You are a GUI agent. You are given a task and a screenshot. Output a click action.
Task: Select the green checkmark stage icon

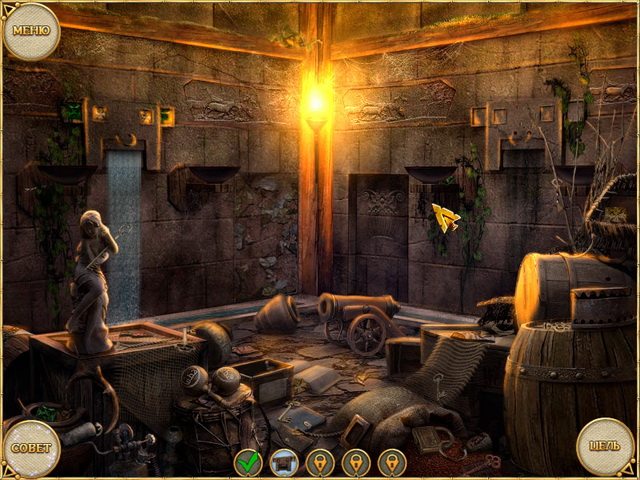[x=248, y=462]
